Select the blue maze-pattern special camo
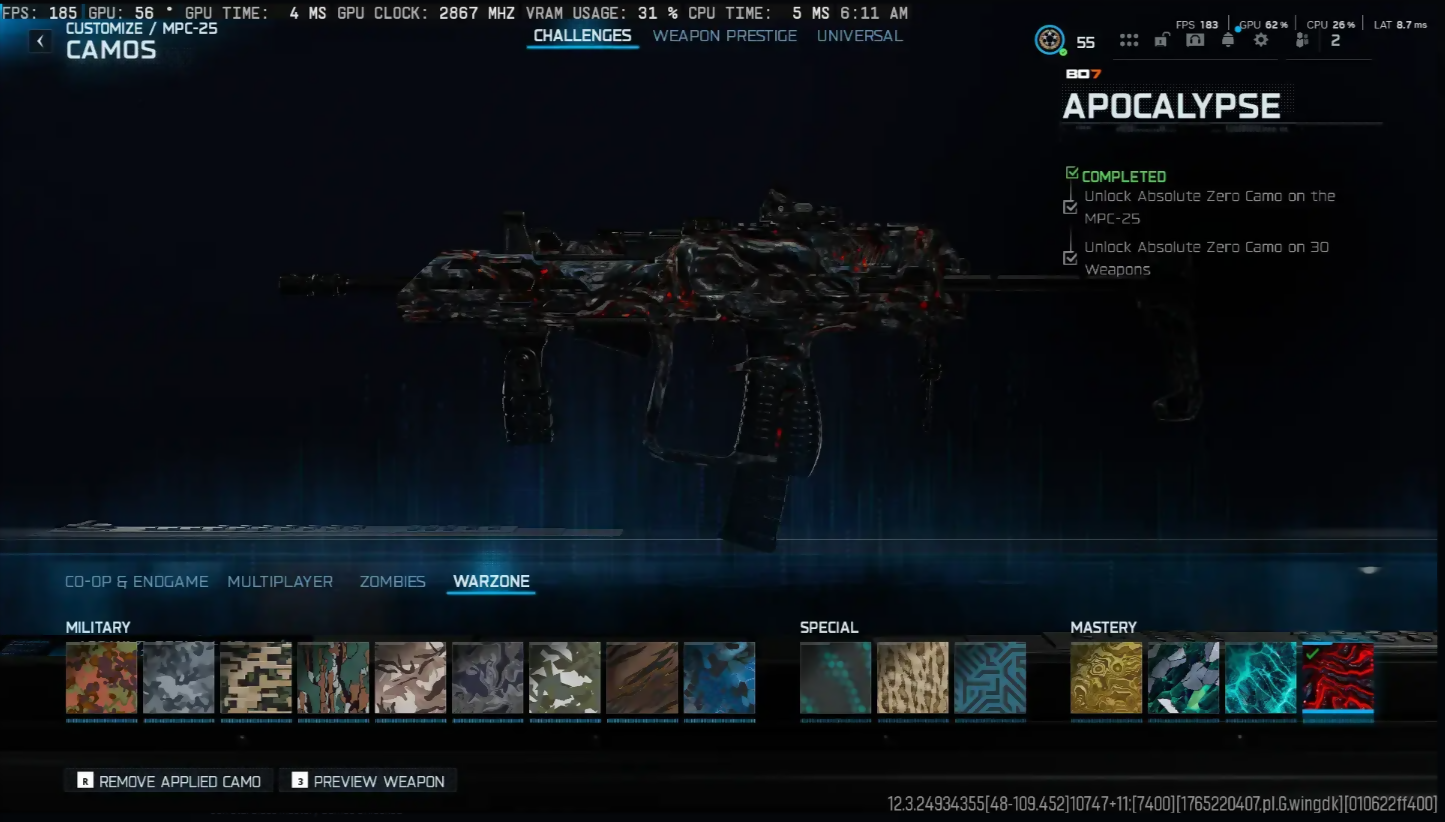This screenshot has height=822, width=1445. (x=990, y=678)
